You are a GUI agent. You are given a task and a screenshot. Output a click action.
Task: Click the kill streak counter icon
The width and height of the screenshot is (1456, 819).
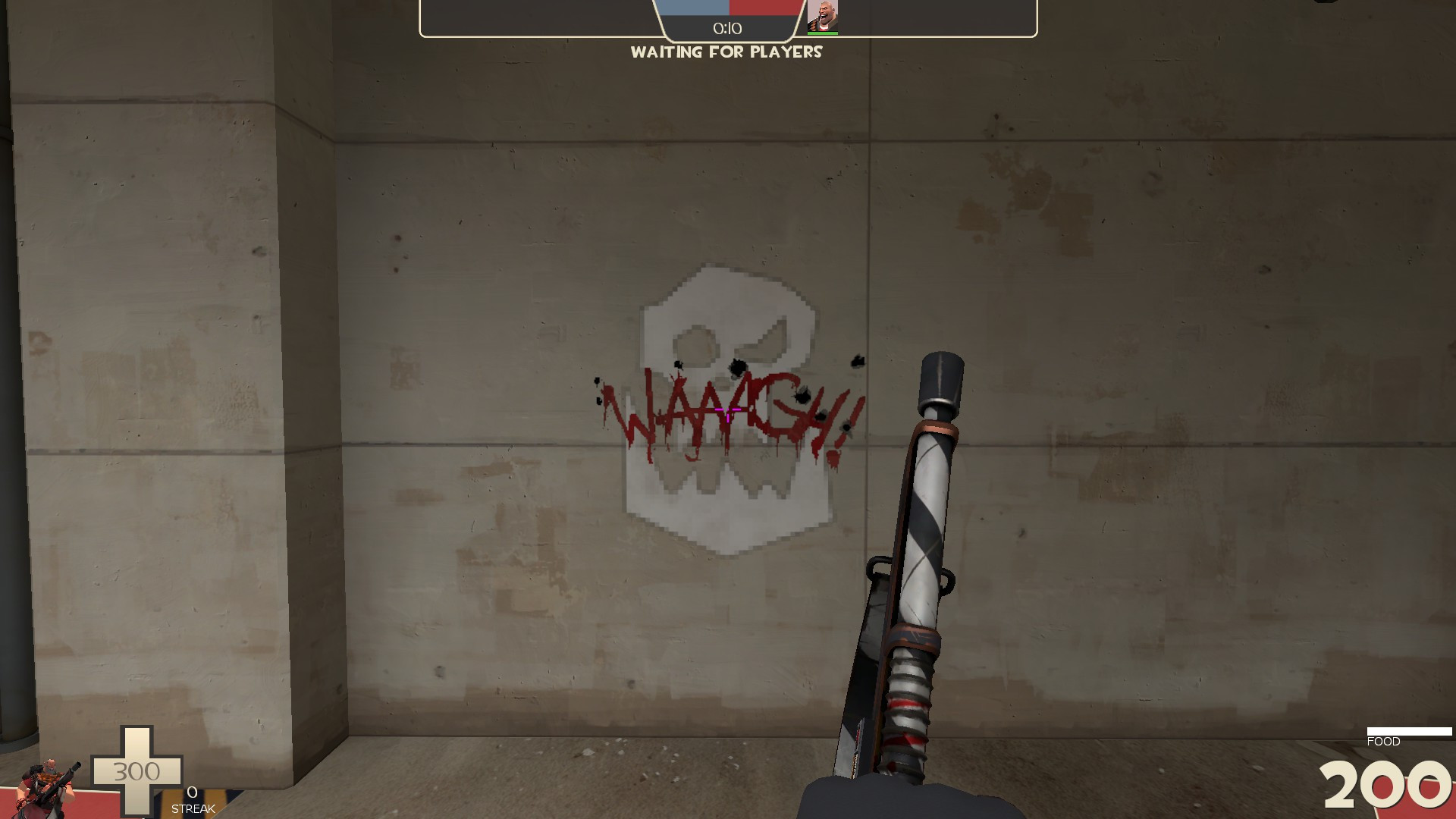click(x=192, y=796)
